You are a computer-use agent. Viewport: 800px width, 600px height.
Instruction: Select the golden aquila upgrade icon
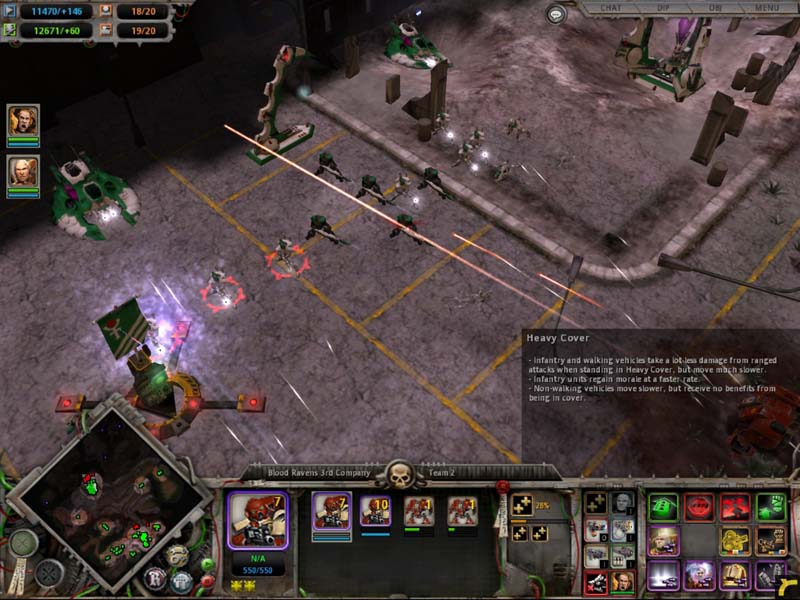(734, 541)
